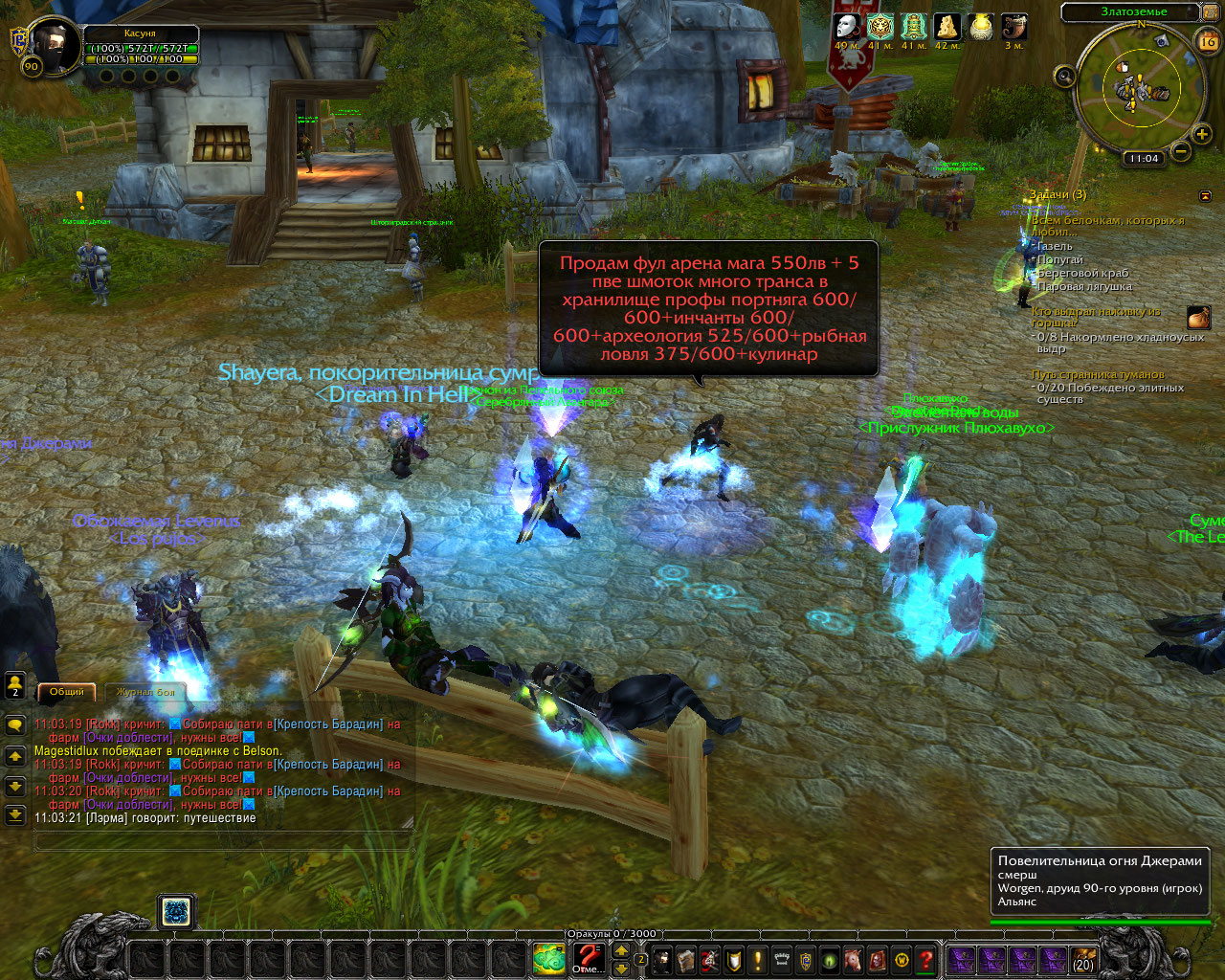Click the cheese wedge buff icon
Screen dimensions: 1225x980
947,26
